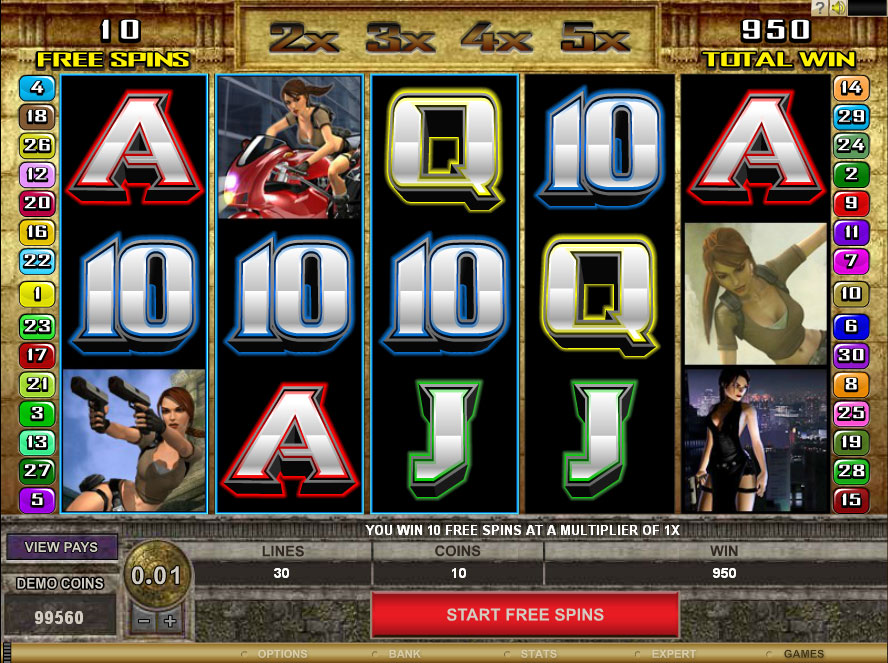Image resolution: width=888 pixels, height=663 pixels.
Task: Decrease coin size with minus button
Action: [x=144, y=620]
